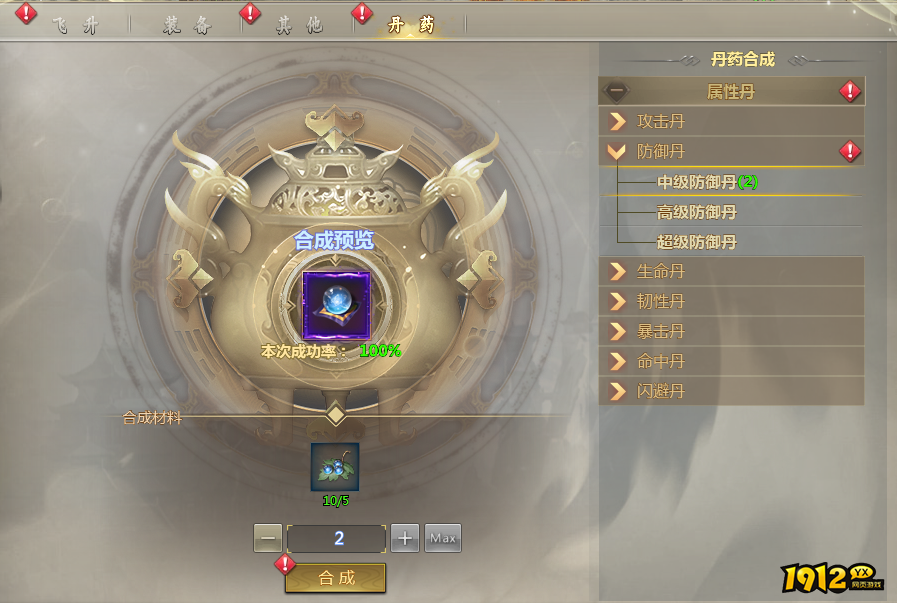Choose 高级防御丹 recipe

(x=697, y=212)
